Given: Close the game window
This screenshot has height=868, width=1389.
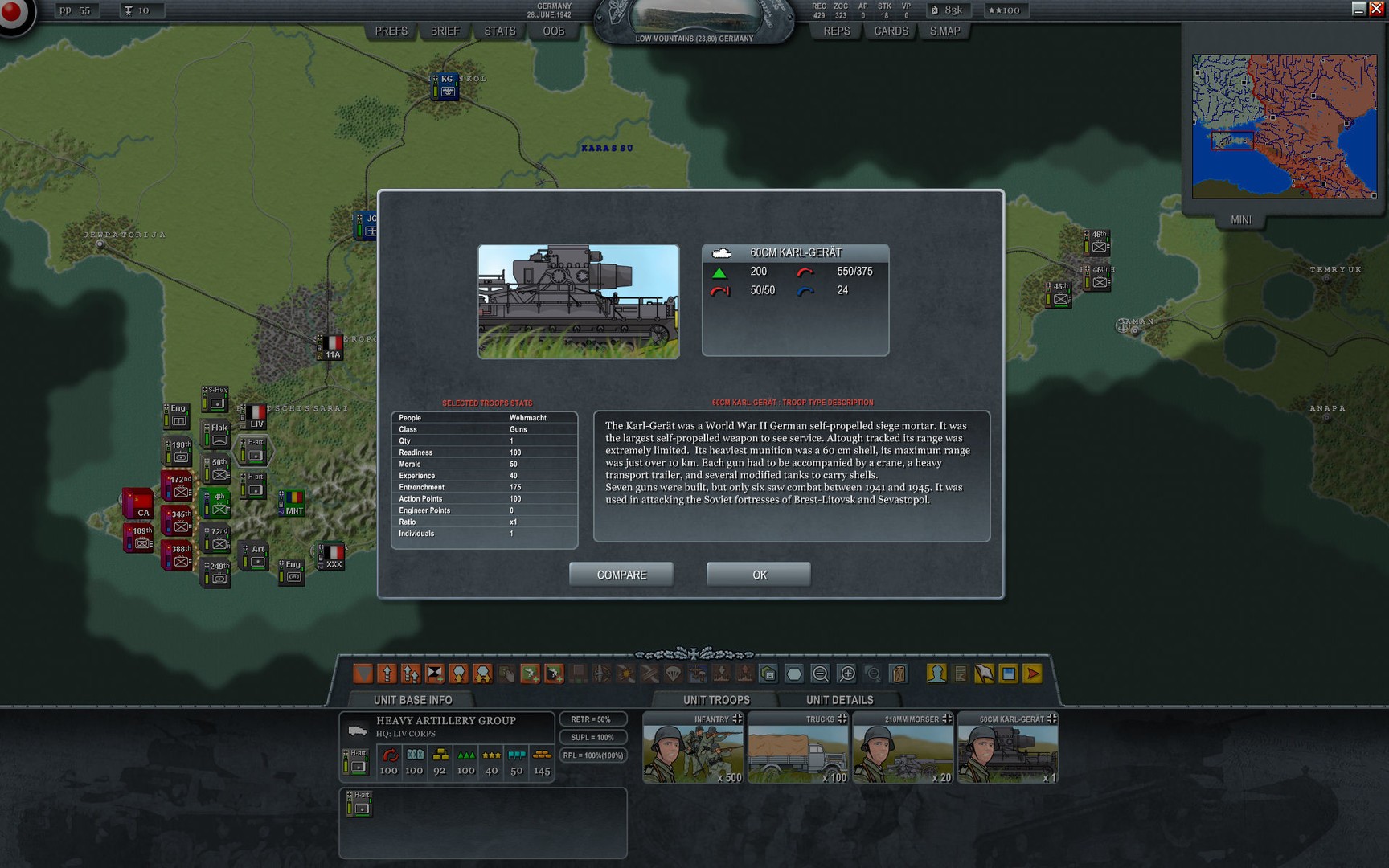Looking at the screenshot, I should [1376, 9].
